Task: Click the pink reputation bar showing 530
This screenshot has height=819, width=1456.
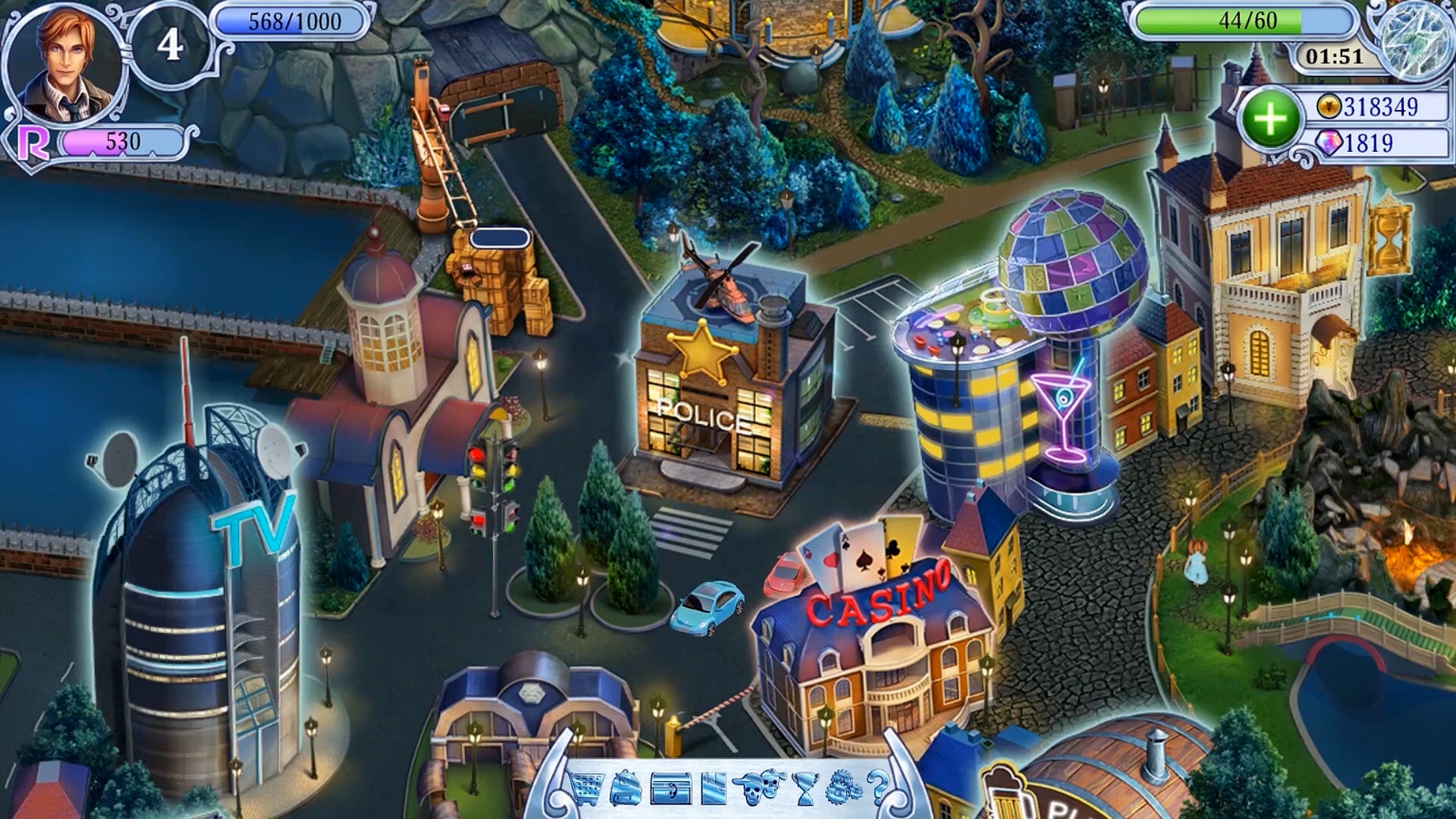Action: click(121, 140)
